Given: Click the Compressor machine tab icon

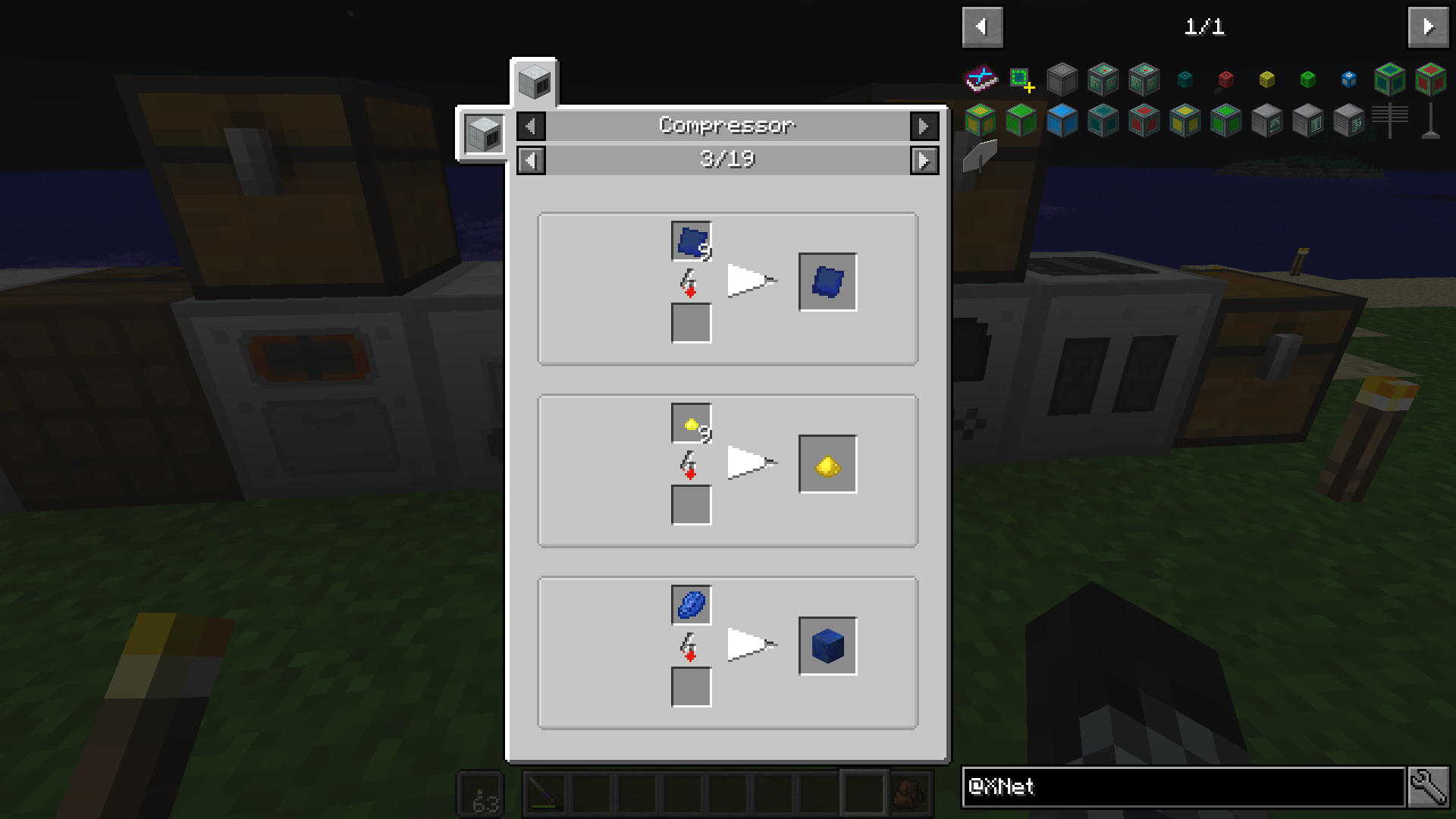Looking at the screenshot, I should (x=483, y=134).
